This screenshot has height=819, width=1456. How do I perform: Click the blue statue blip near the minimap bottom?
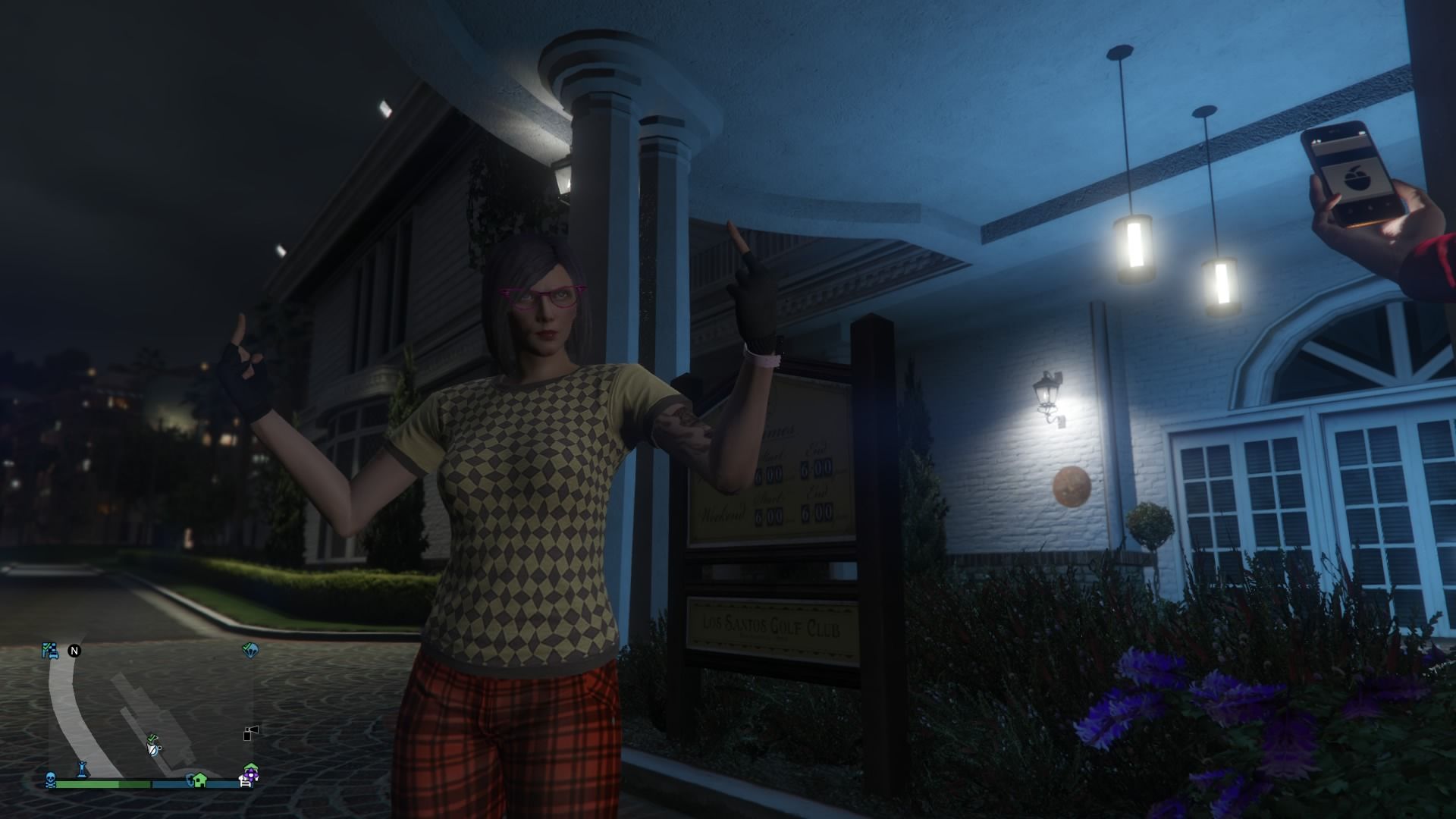(x=82, y=770)
